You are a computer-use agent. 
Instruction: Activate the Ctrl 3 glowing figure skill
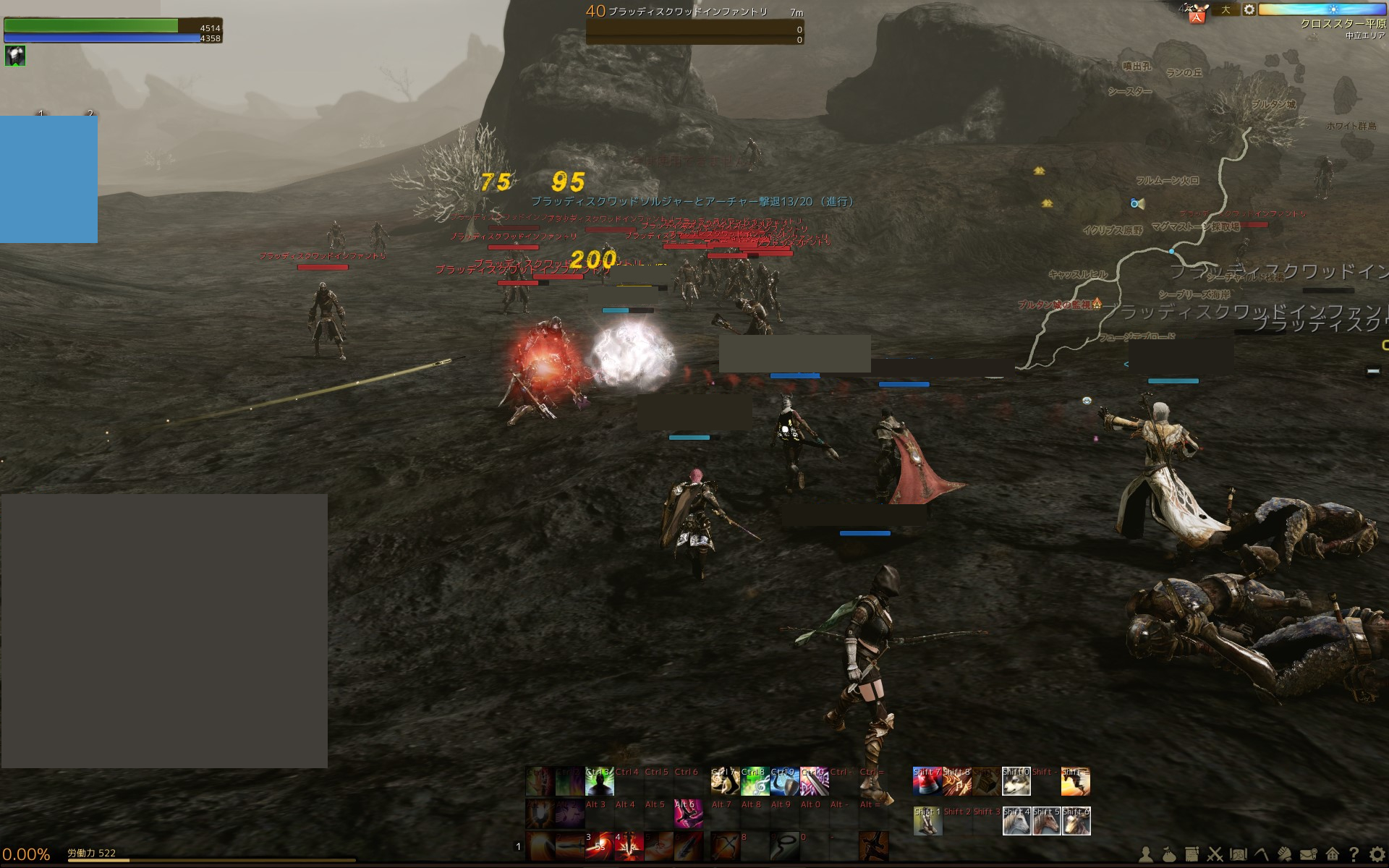(599, 782)
